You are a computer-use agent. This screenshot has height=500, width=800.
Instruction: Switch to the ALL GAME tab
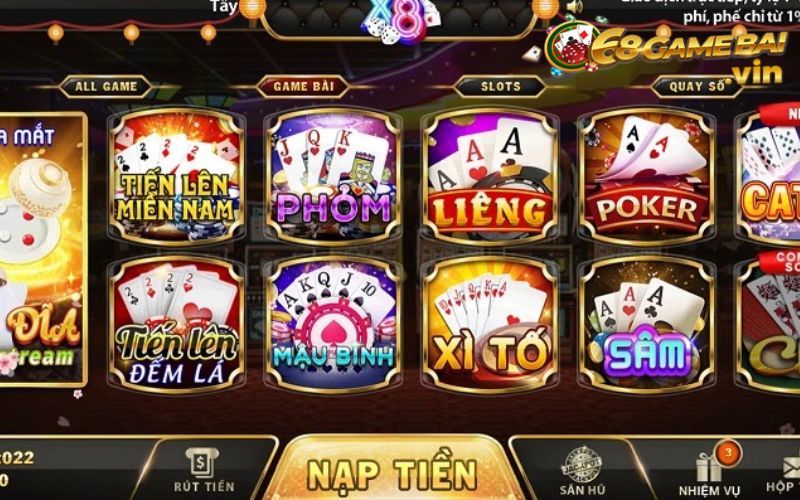pos(105,87)
